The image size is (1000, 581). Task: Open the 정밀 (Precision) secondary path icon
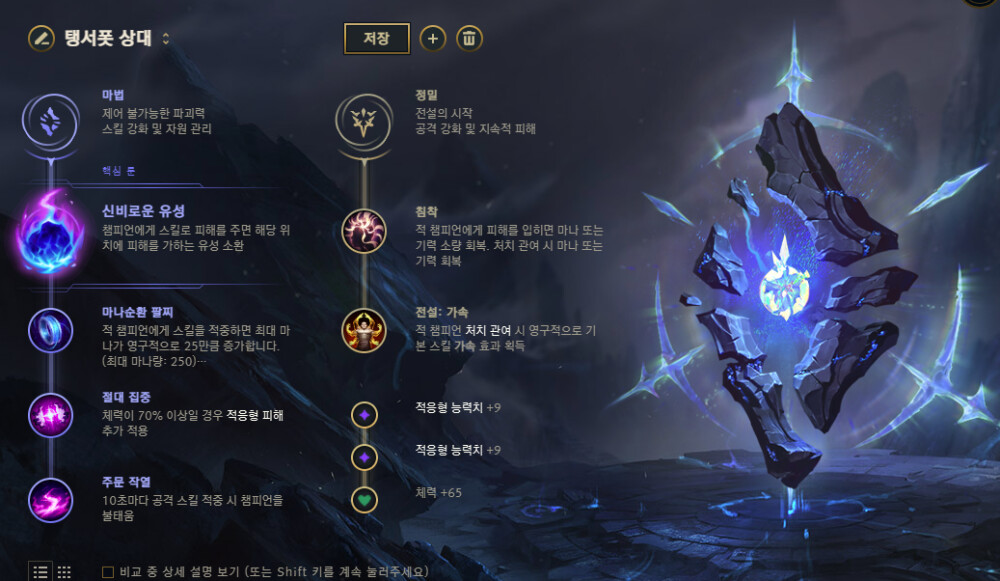pos(363,121)
